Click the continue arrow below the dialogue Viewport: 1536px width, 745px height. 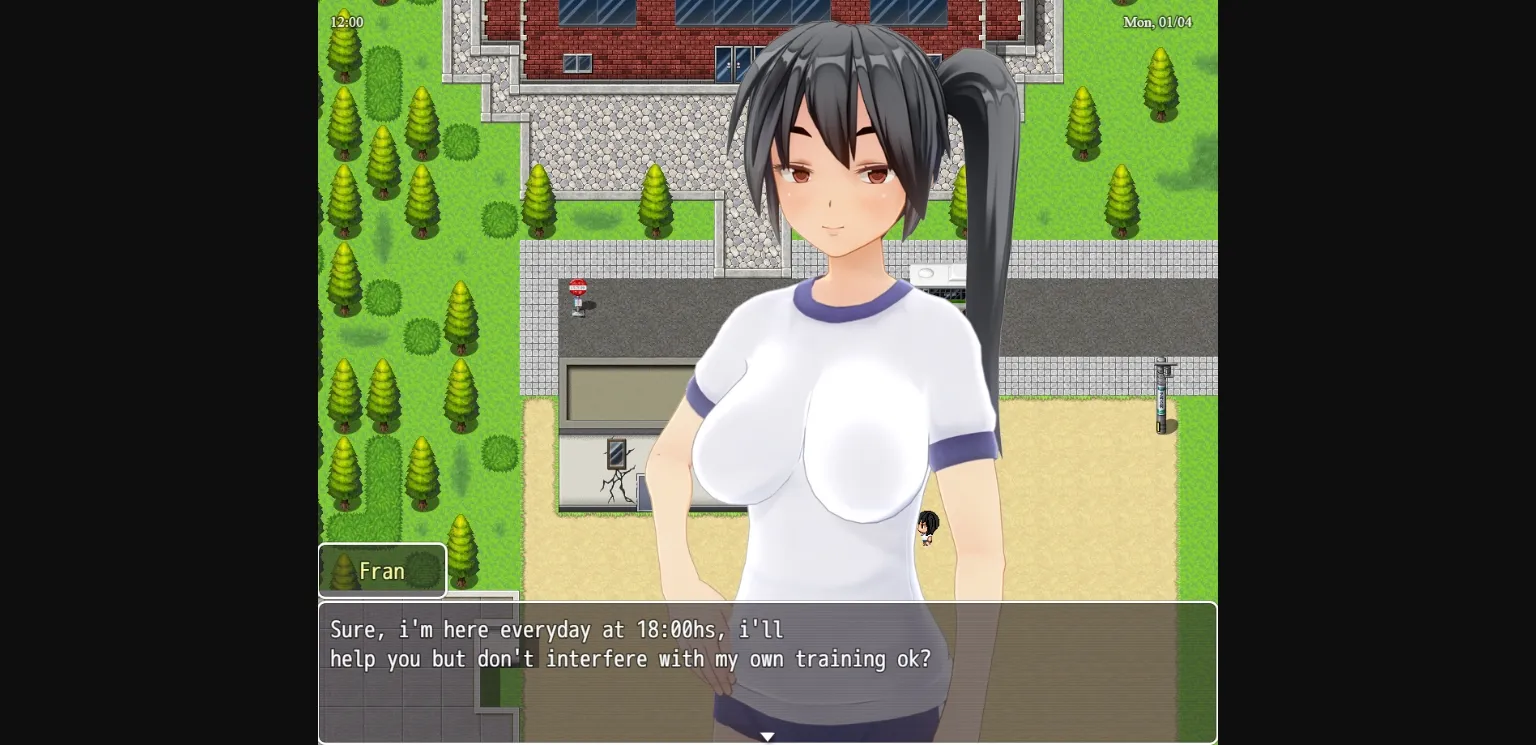[x=768, y=736]
